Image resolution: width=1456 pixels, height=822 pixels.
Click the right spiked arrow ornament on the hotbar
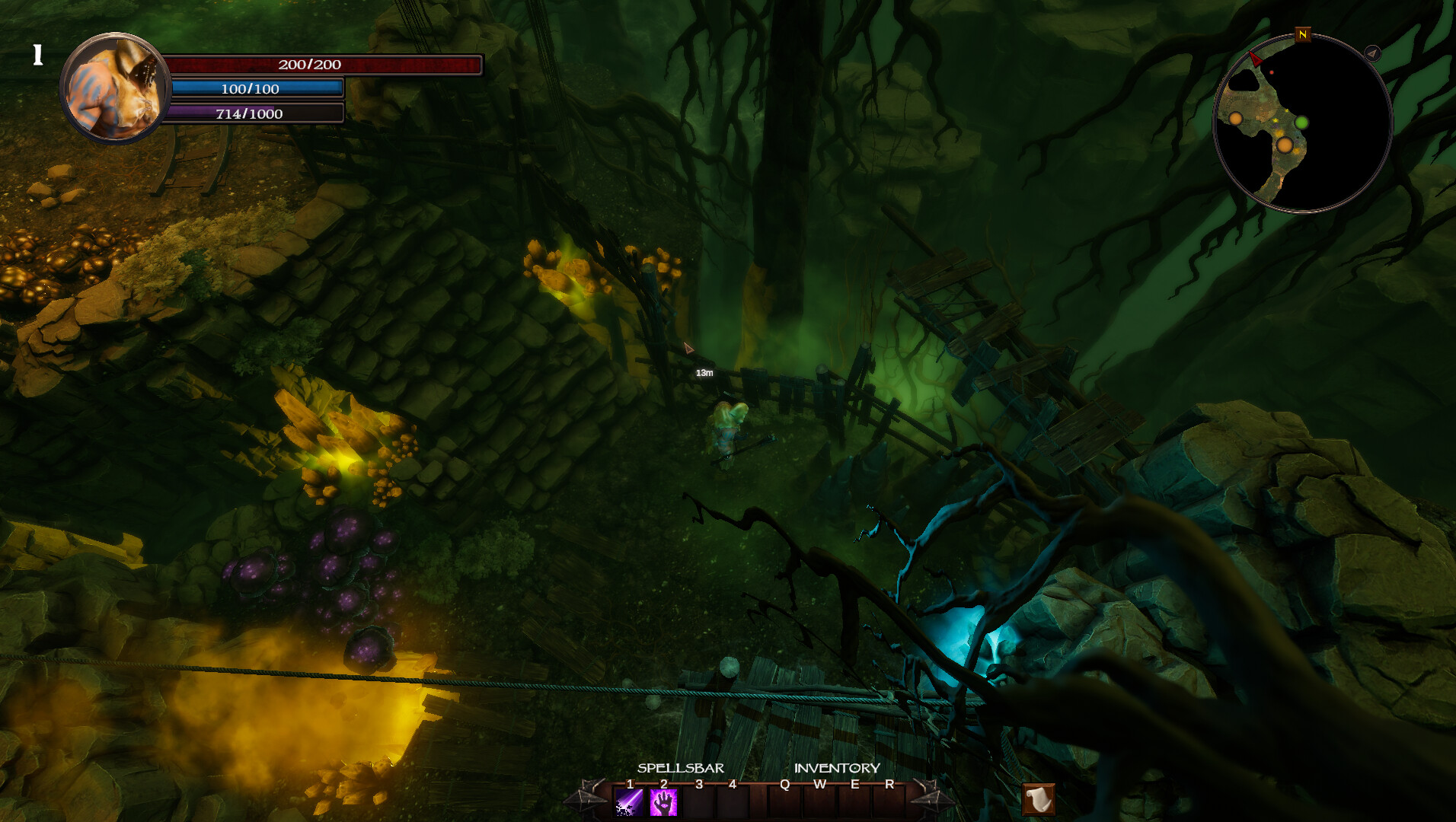coord(933,797)
